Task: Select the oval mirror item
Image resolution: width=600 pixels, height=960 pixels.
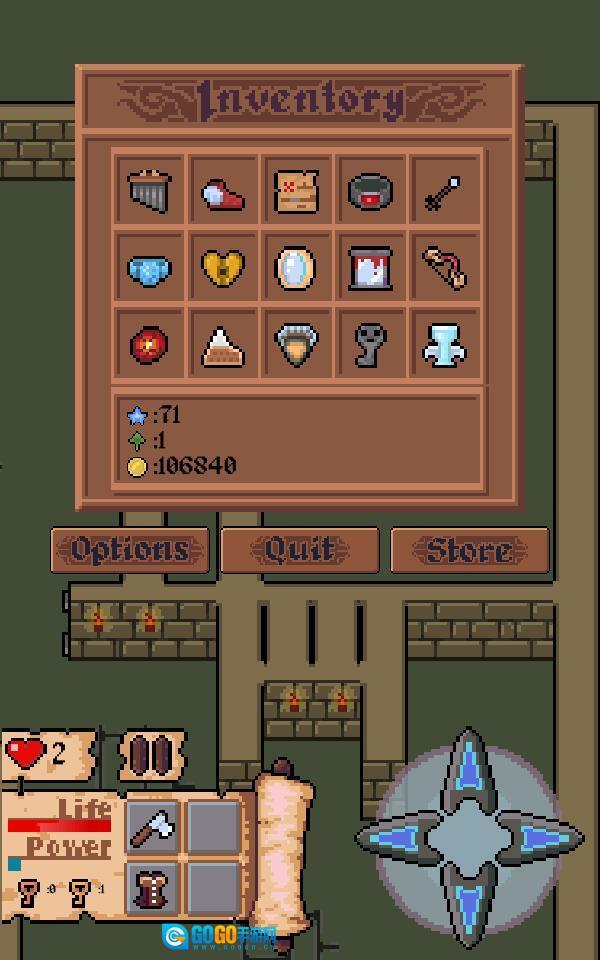Action: pos(297,268)
